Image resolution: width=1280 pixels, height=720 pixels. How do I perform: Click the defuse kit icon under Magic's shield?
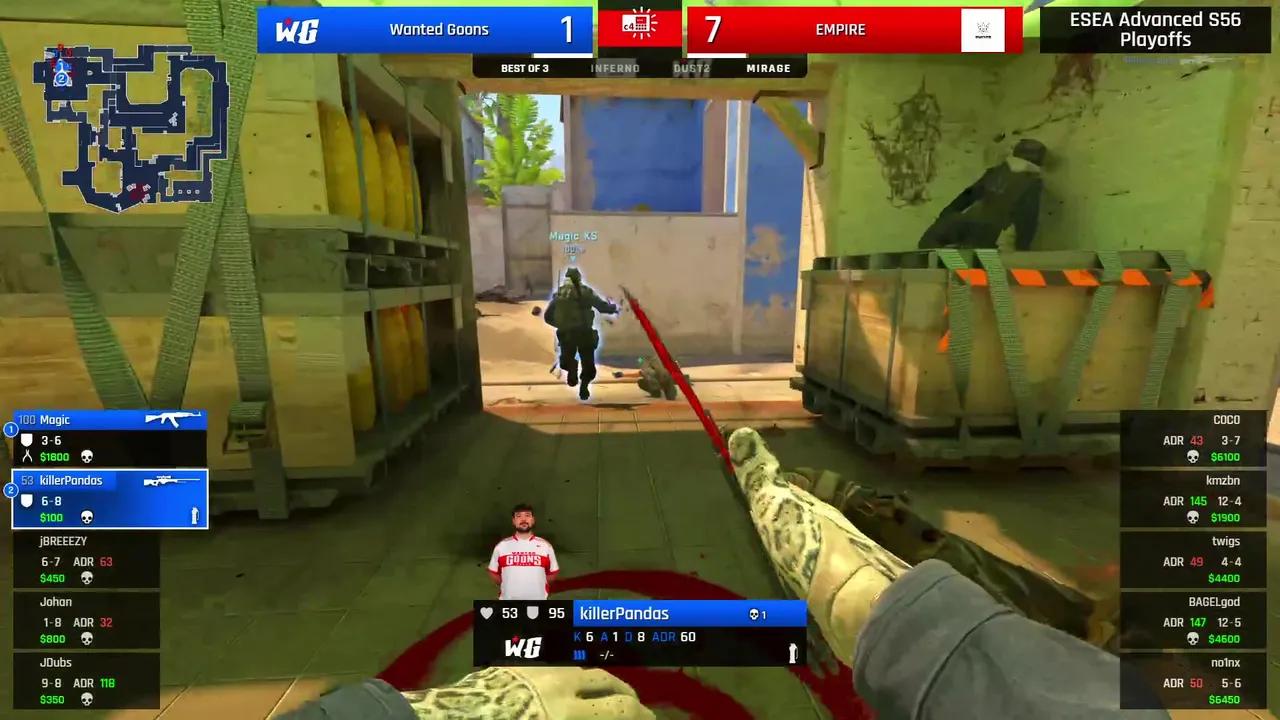pyautogui.click(x=27, y=456)
